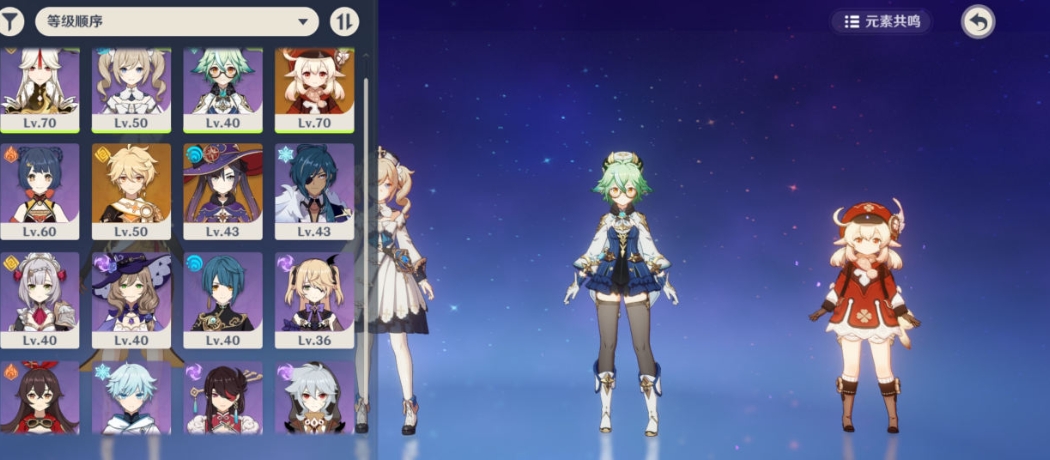This screenshot has height=460, width=1050.
Task: Pick Kaeya's character portrait
Action: 313,190
